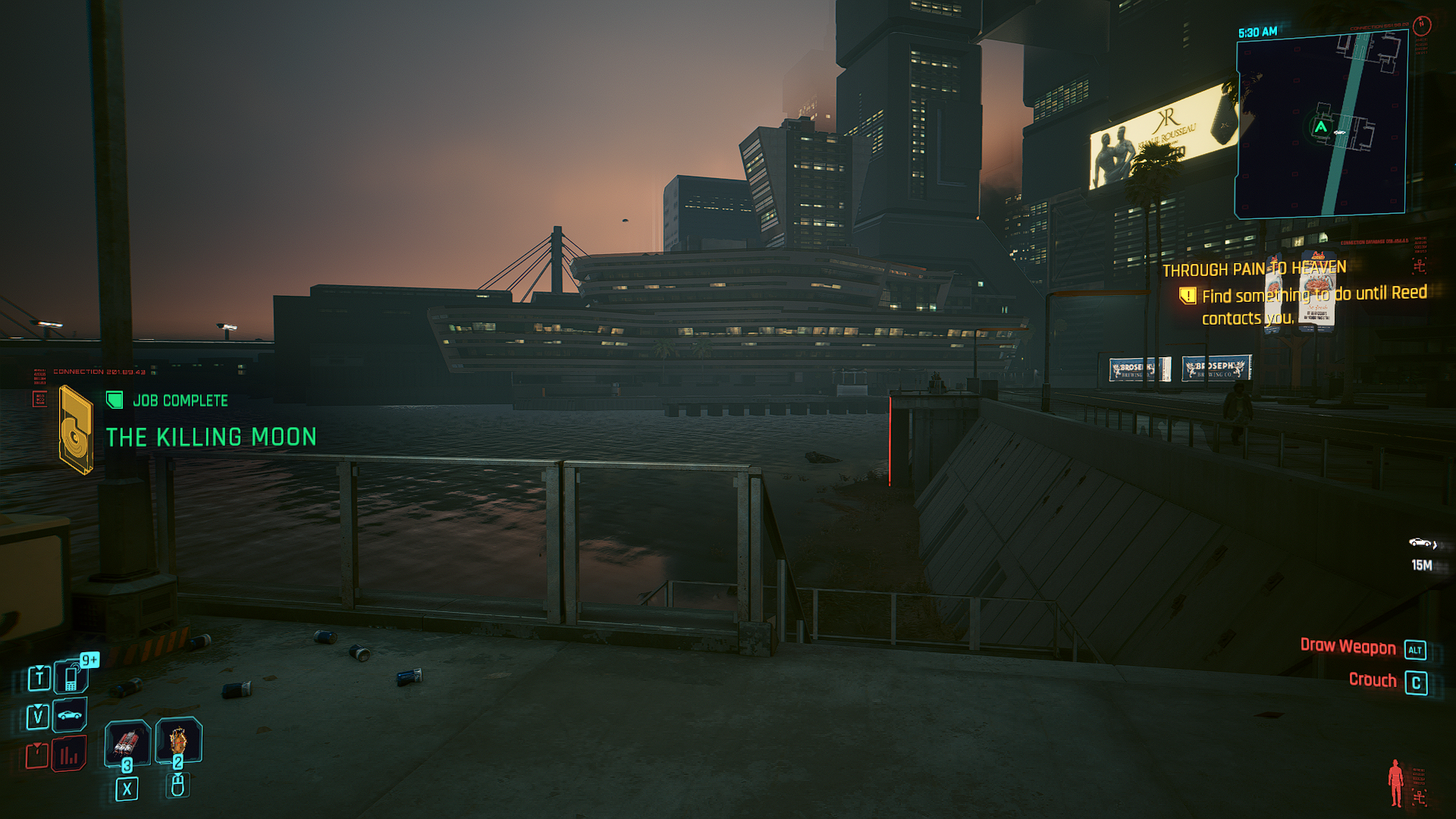Click the red character stance figure

point(1395,783)
